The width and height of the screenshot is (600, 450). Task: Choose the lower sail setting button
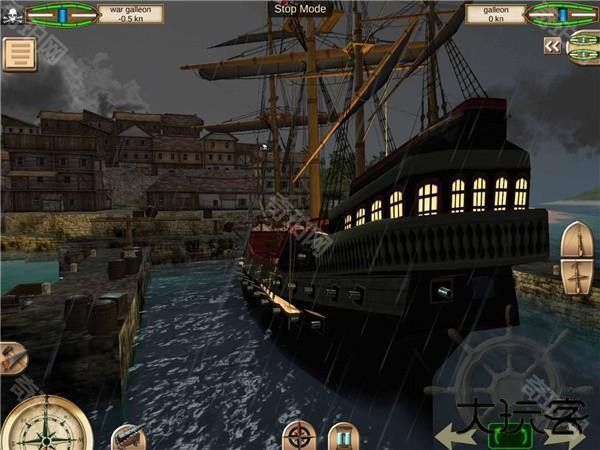point(576,275)
